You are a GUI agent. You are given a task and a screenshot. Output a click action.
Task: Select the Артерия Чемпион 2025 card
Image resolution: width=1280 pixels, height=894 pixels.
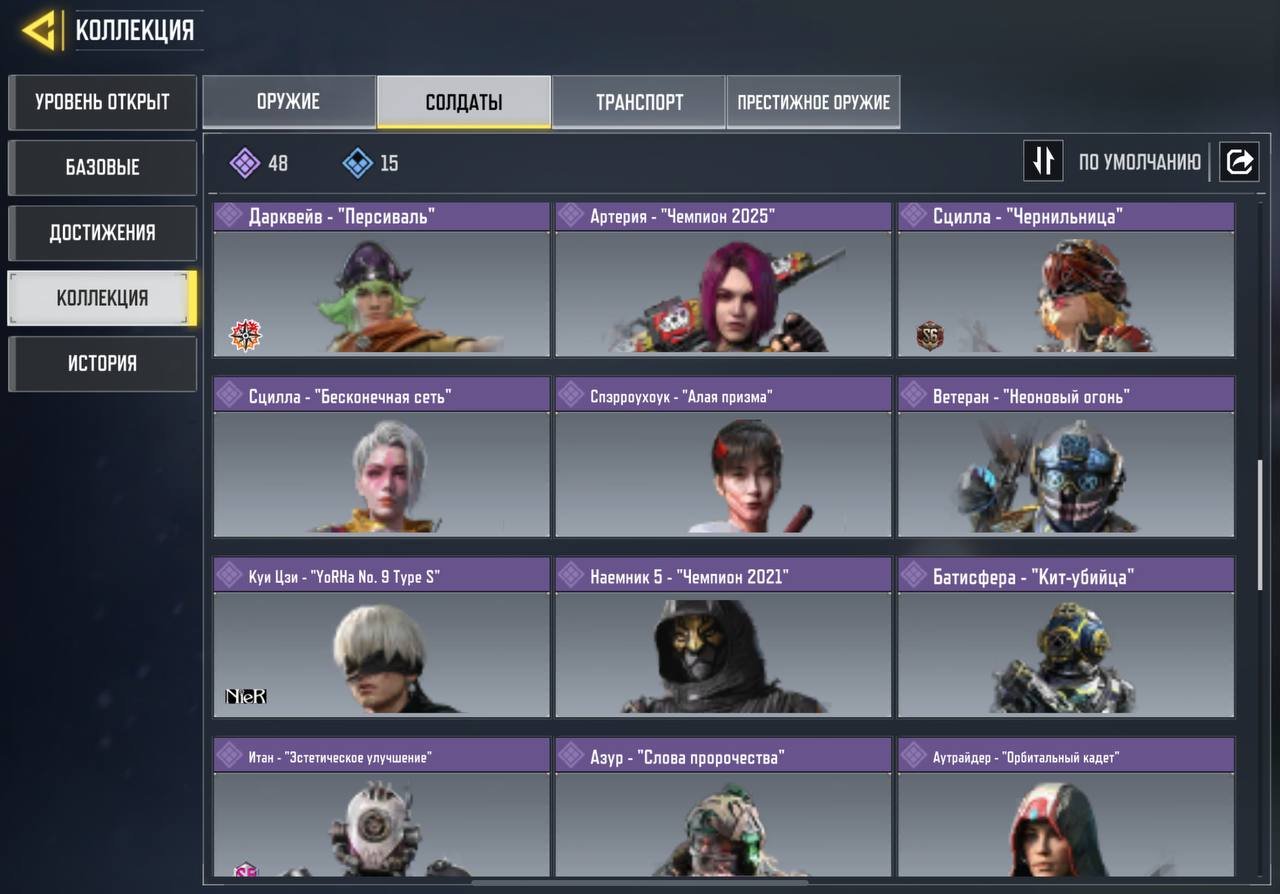point(723,280)
